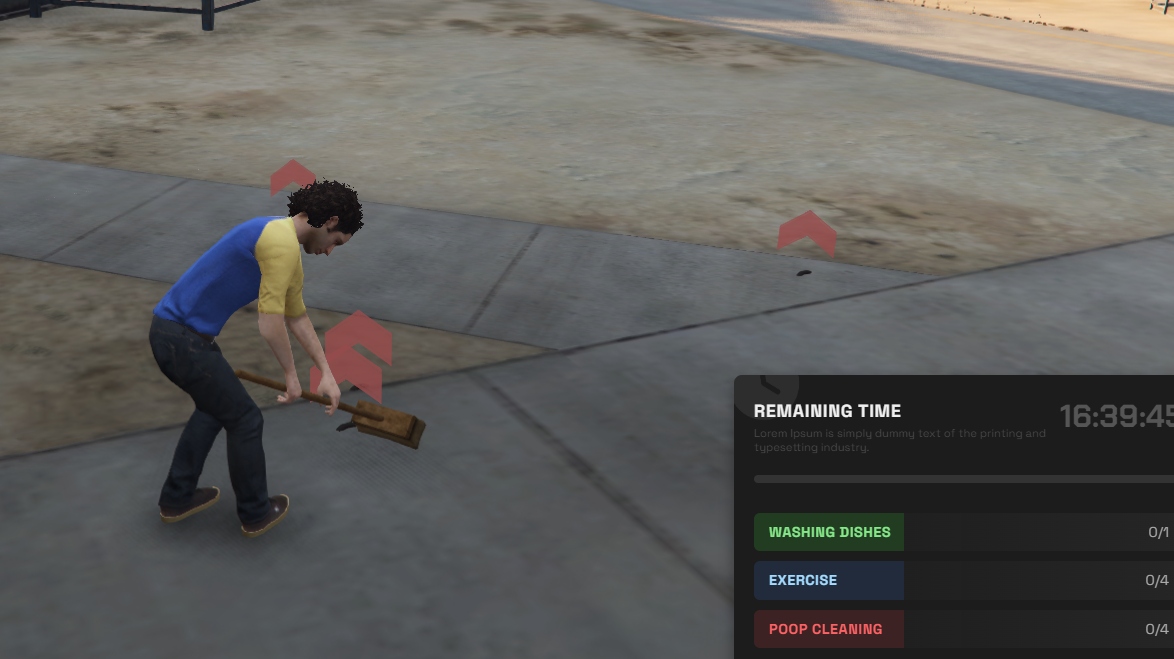This screenshot has width=1174, height=659.
Task: Open the Poop Cleaning task row
Action: tap(829, 629)
